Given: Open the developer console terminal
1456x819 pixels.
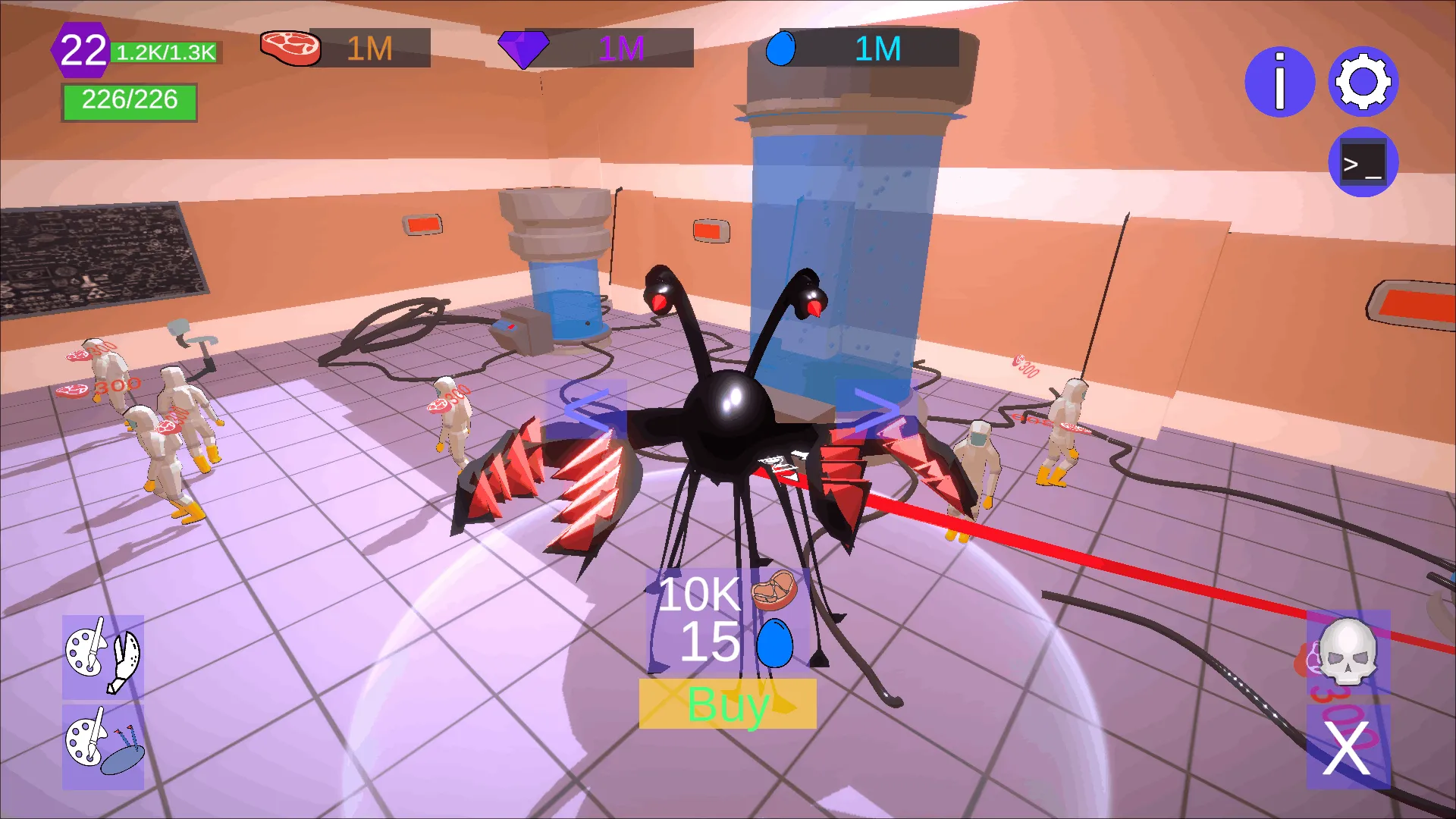Looking at the screenshot, I should pyautogui.click(x=1363, y=162).
